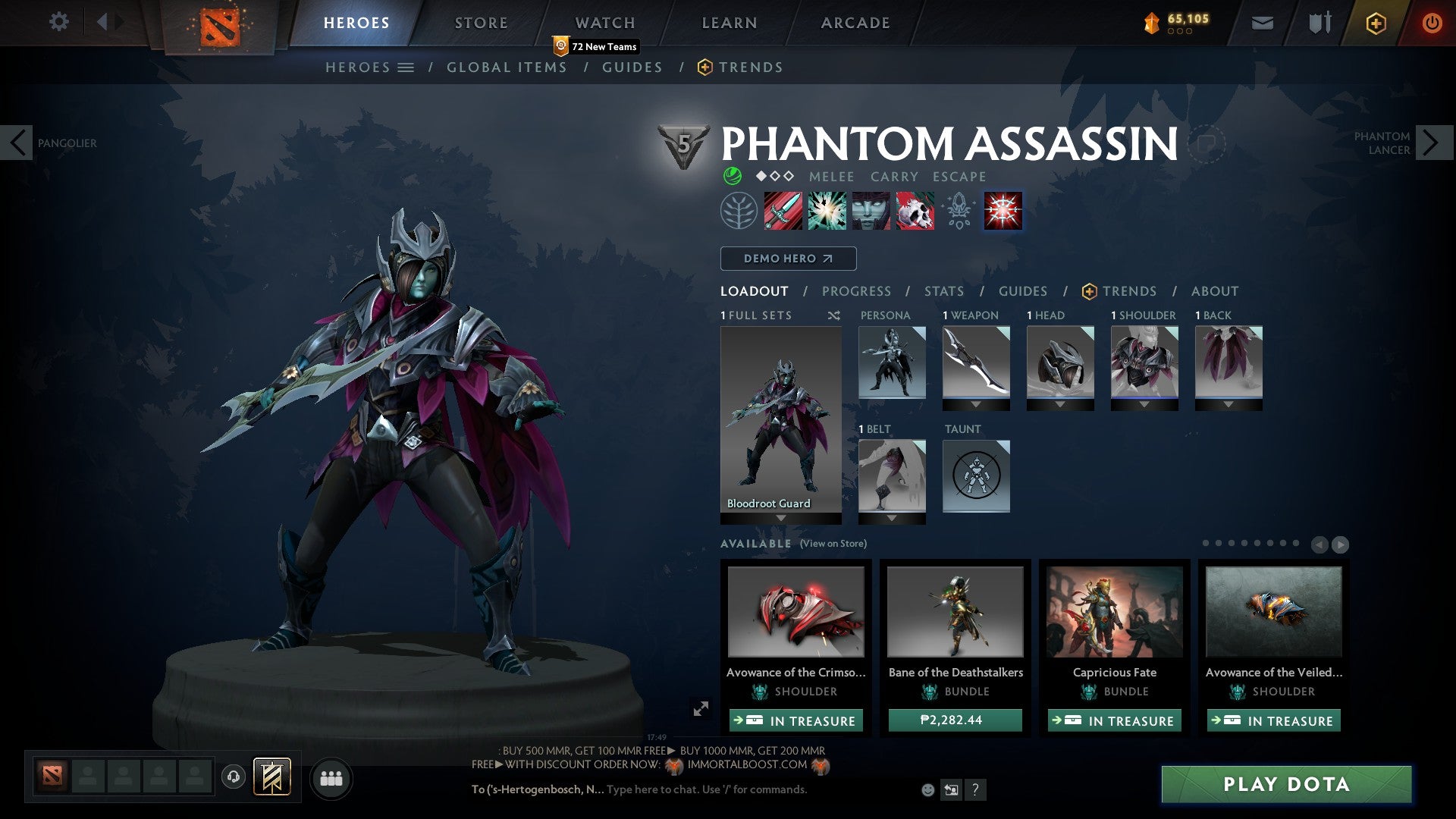1456x819 pixels.
Task: Expand the weapon slot dropdown arrow
Action: (x=976, y=405)
